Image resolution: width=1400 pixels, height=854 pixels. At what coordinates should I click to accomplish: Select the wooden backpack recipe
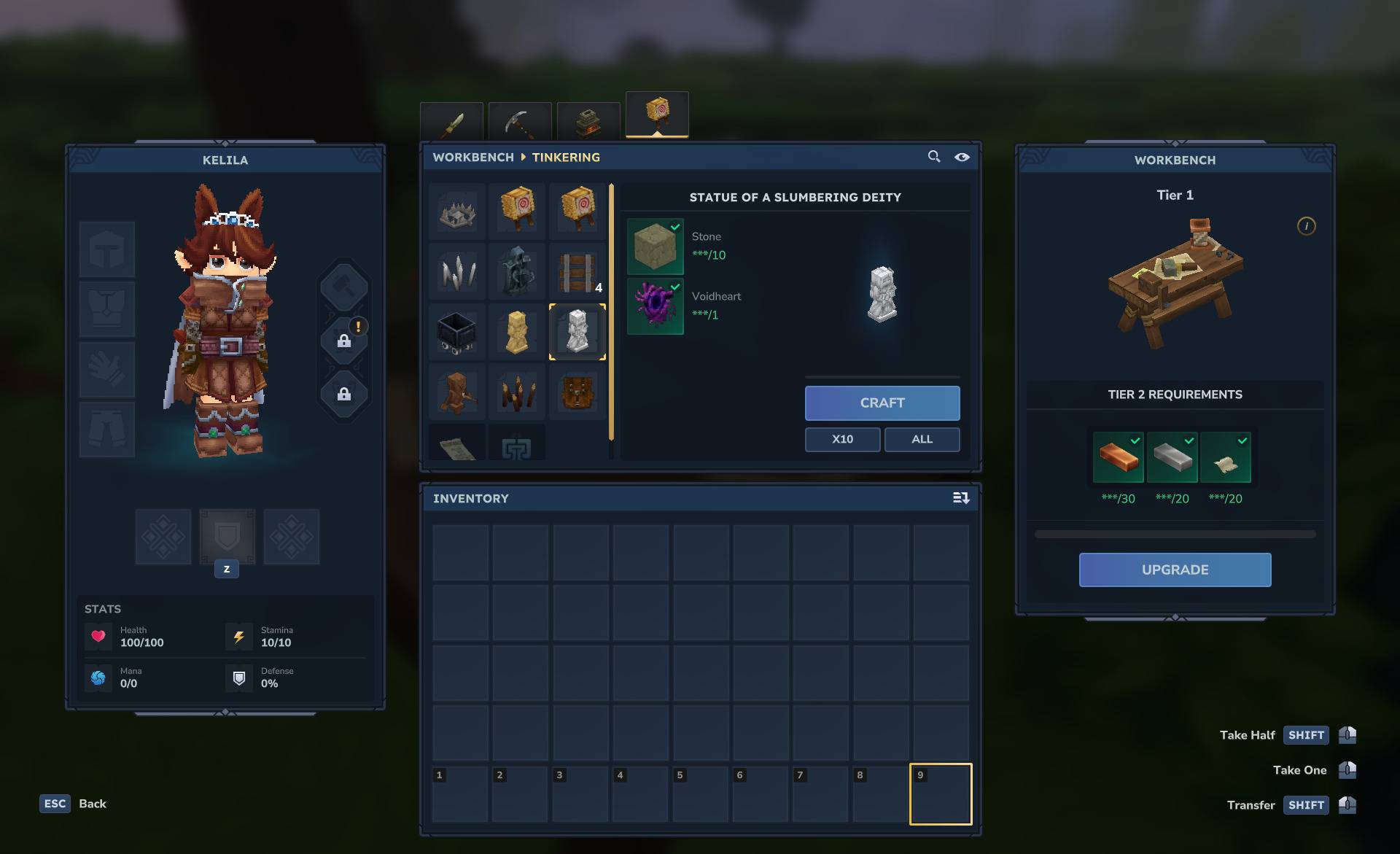pos(577,392)
